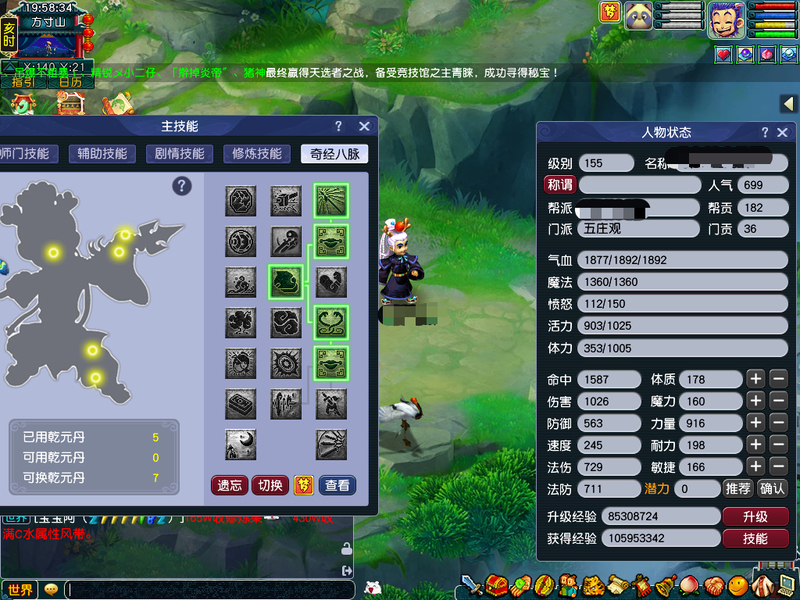The height and width of the screenshot is (600, 800).
Task: Click the 遗忘 forget button
Action: coord(229,485)
